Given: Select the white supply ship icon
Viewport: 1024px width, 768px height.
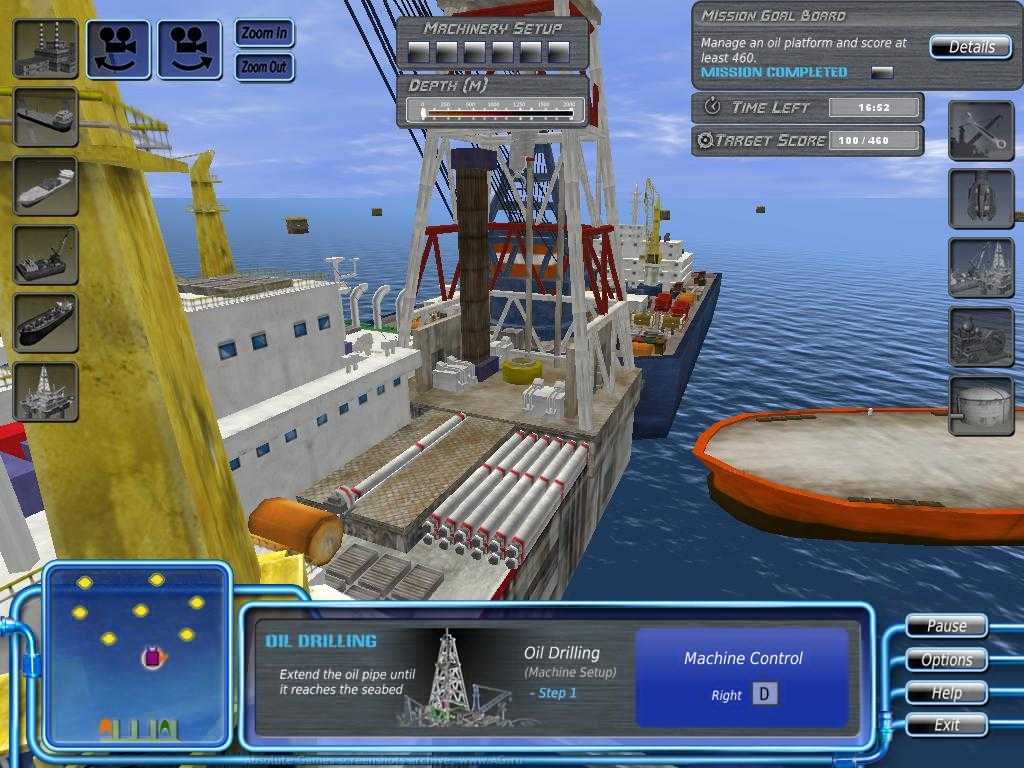Looking at the screenshot, I should [x=46, y=186].
